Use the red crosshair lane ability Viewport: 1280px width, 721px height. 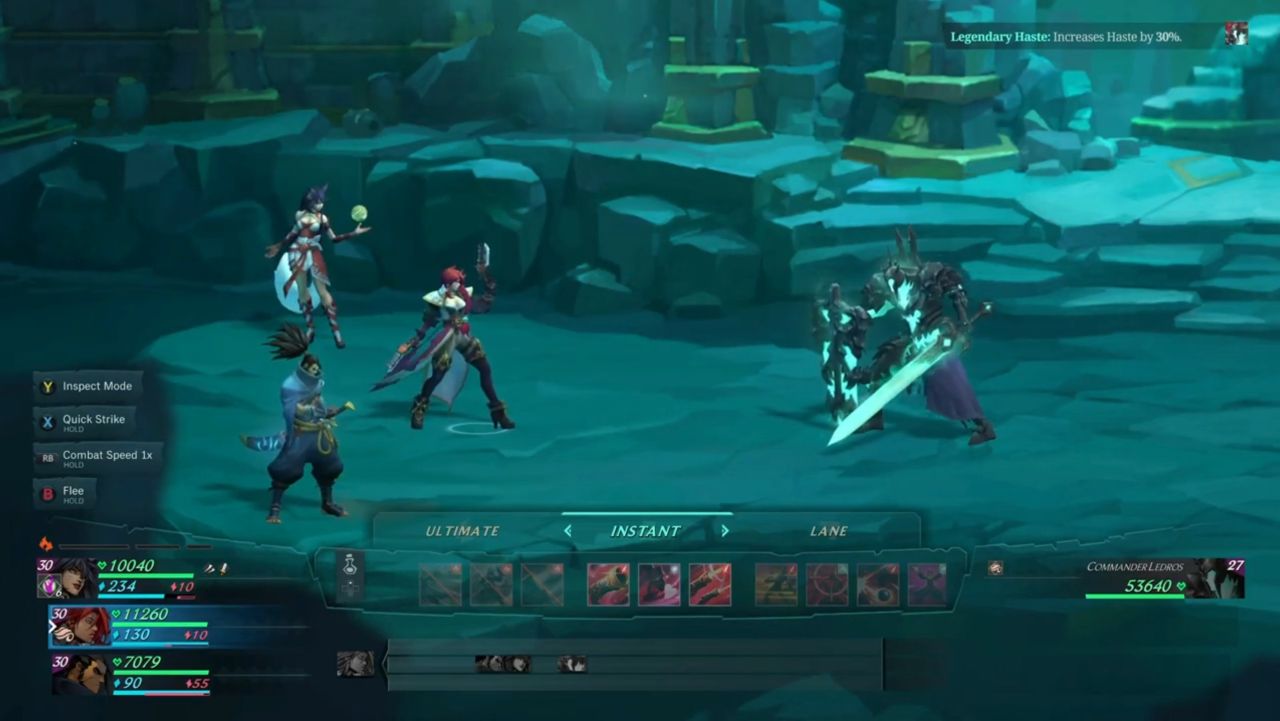pyautogui.click(x=827, y=585)
